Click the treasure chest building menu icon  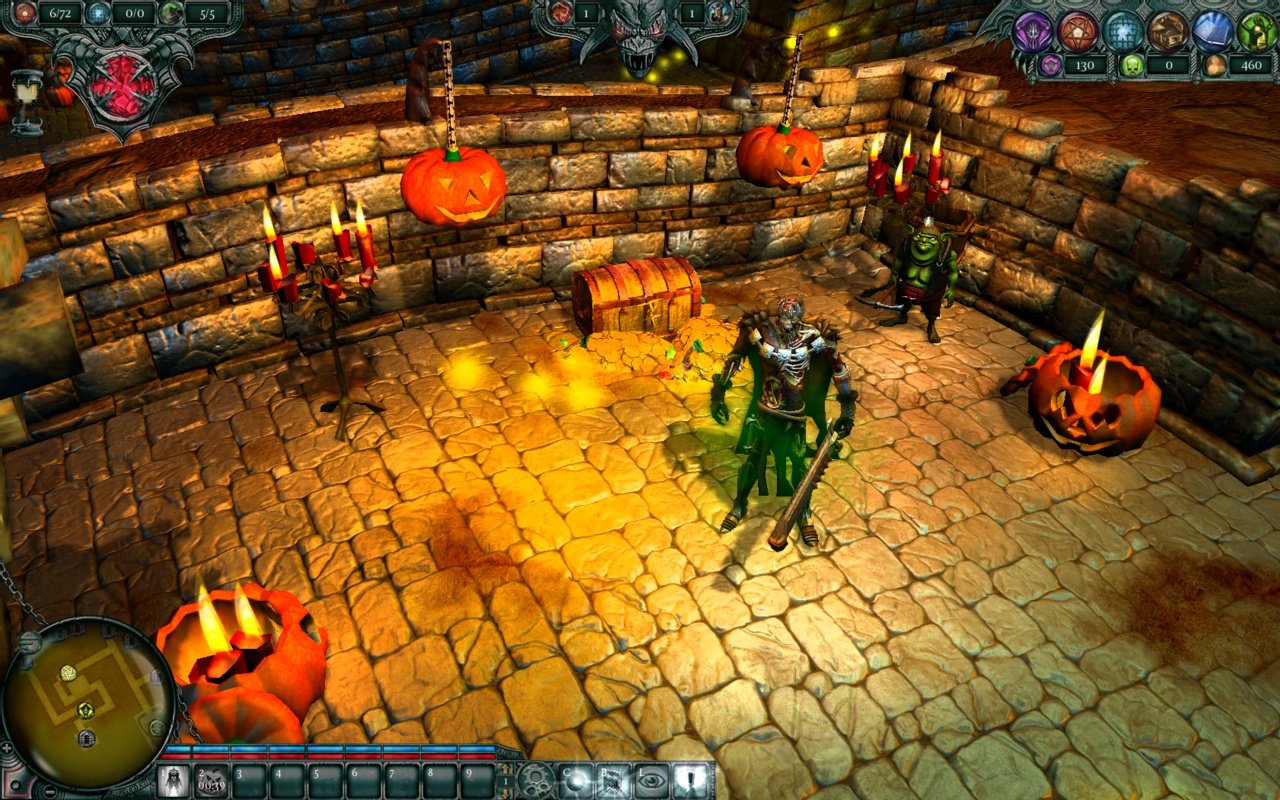click(x=1168, y=30)
